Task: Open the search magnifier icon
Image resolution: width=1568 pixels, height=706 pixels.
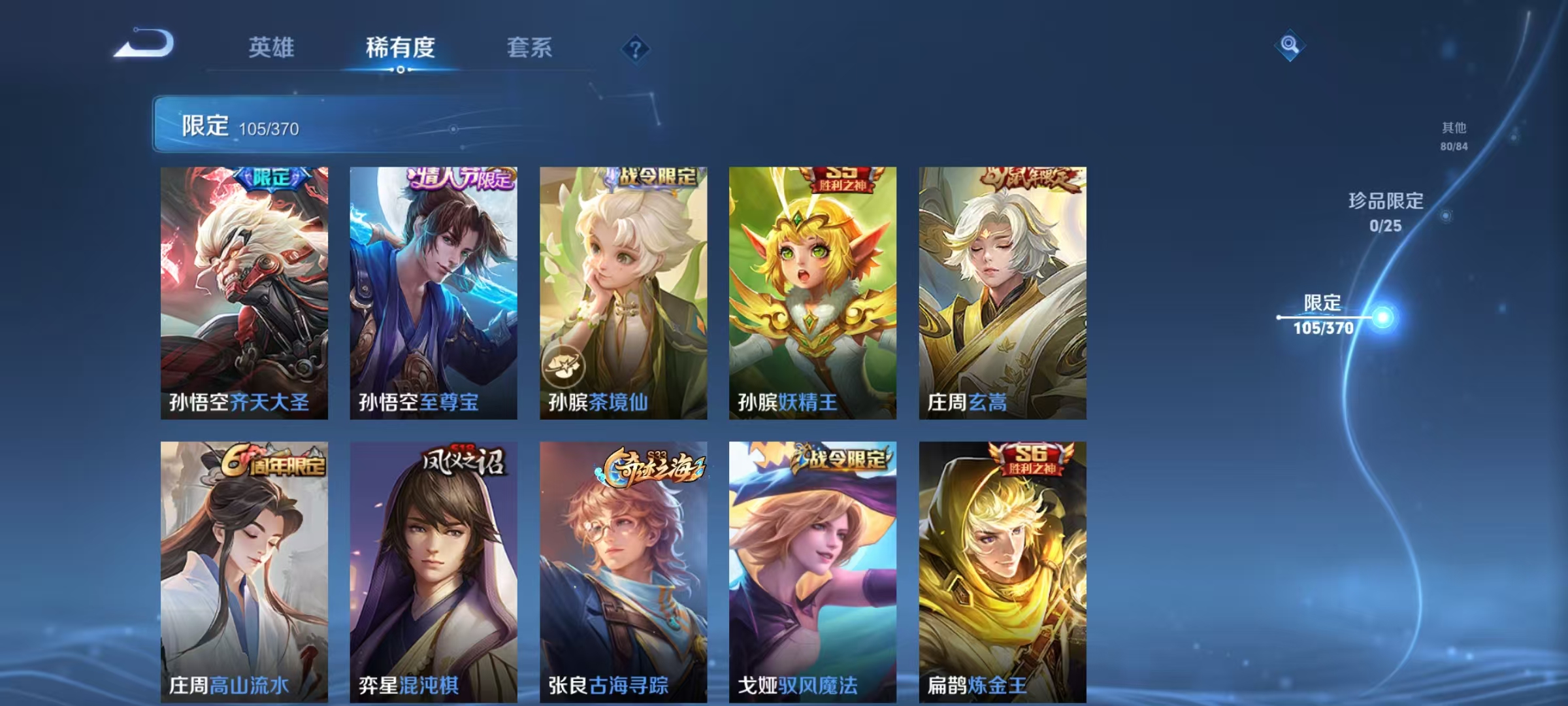Action: [1290, 44]
